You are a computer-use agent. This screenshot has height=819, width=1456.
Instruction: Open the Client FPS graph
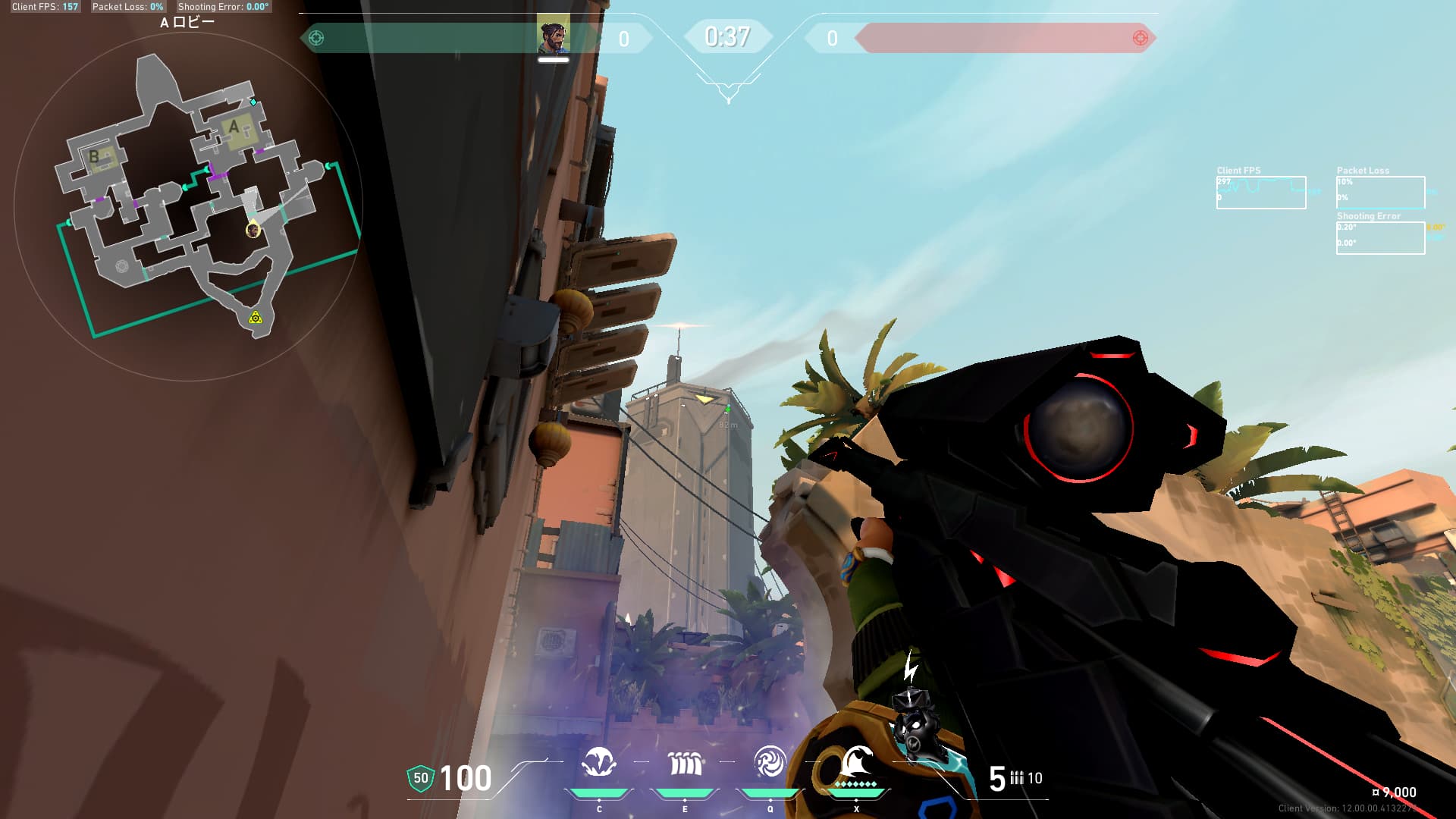point(1260,193)
